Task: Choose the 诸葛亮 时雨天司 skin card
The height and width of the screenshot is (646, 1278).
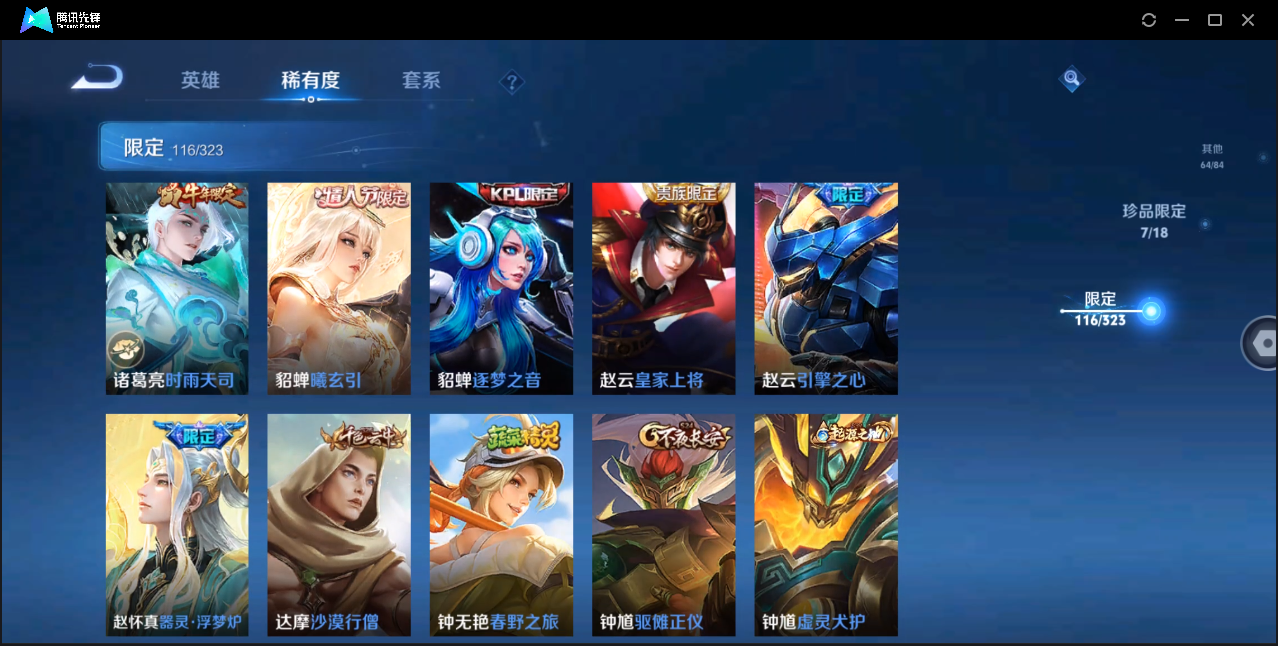Action: (177, 288)
